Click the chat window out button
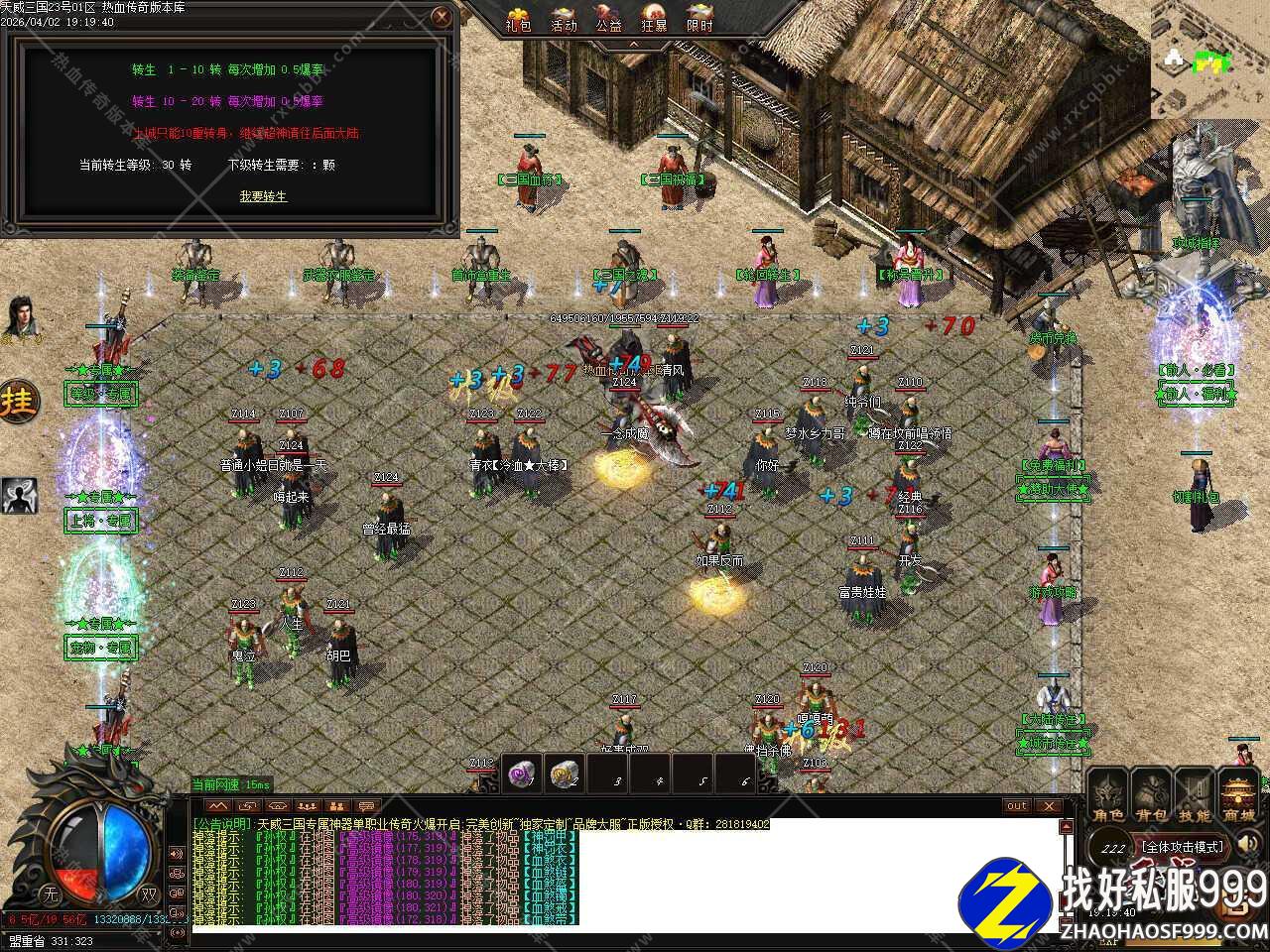Viewport: 1270px width, 952px height. [x=1017, y=806]
